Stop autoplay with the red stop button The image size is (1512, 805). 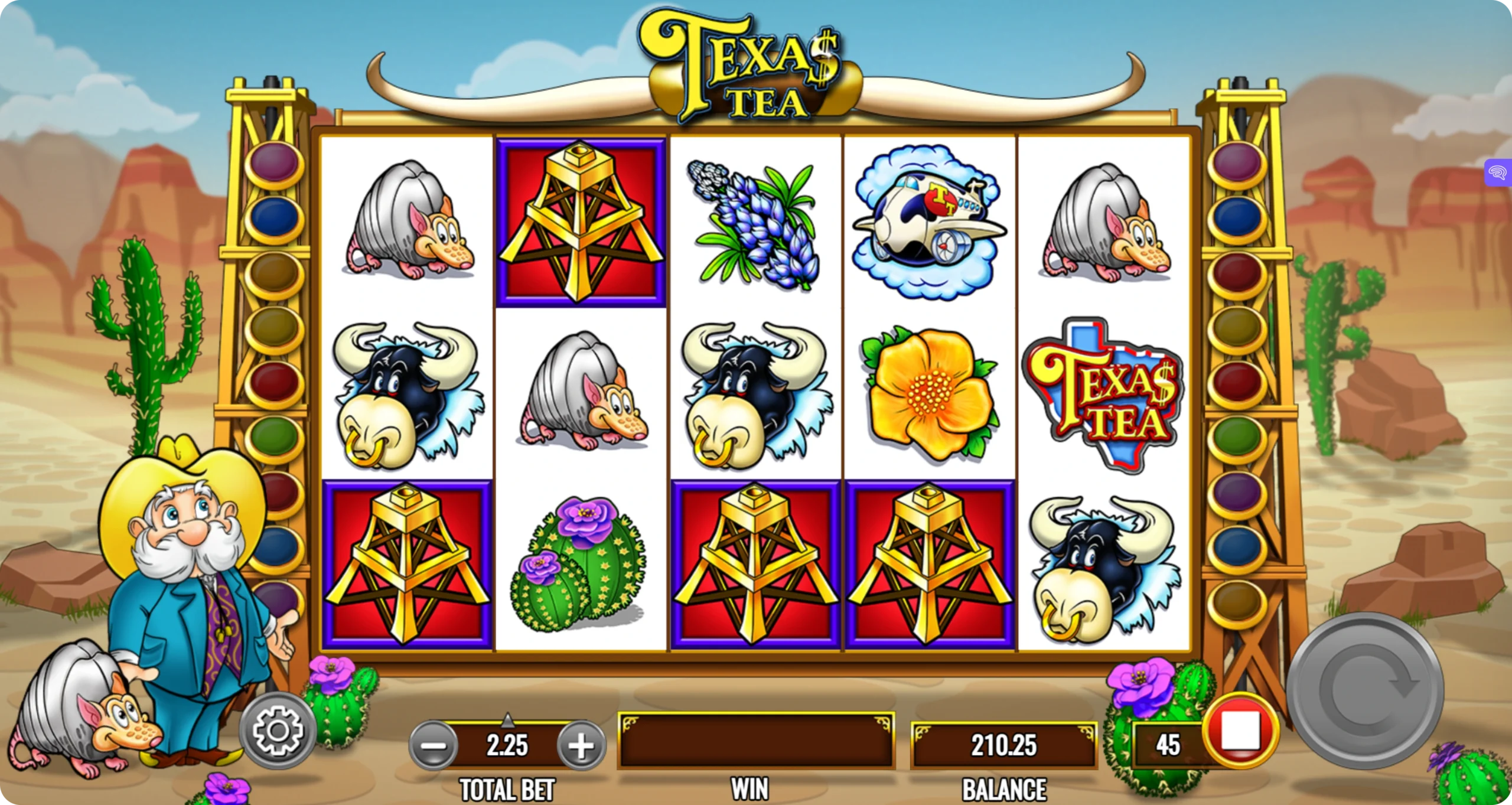point(1240,731)
